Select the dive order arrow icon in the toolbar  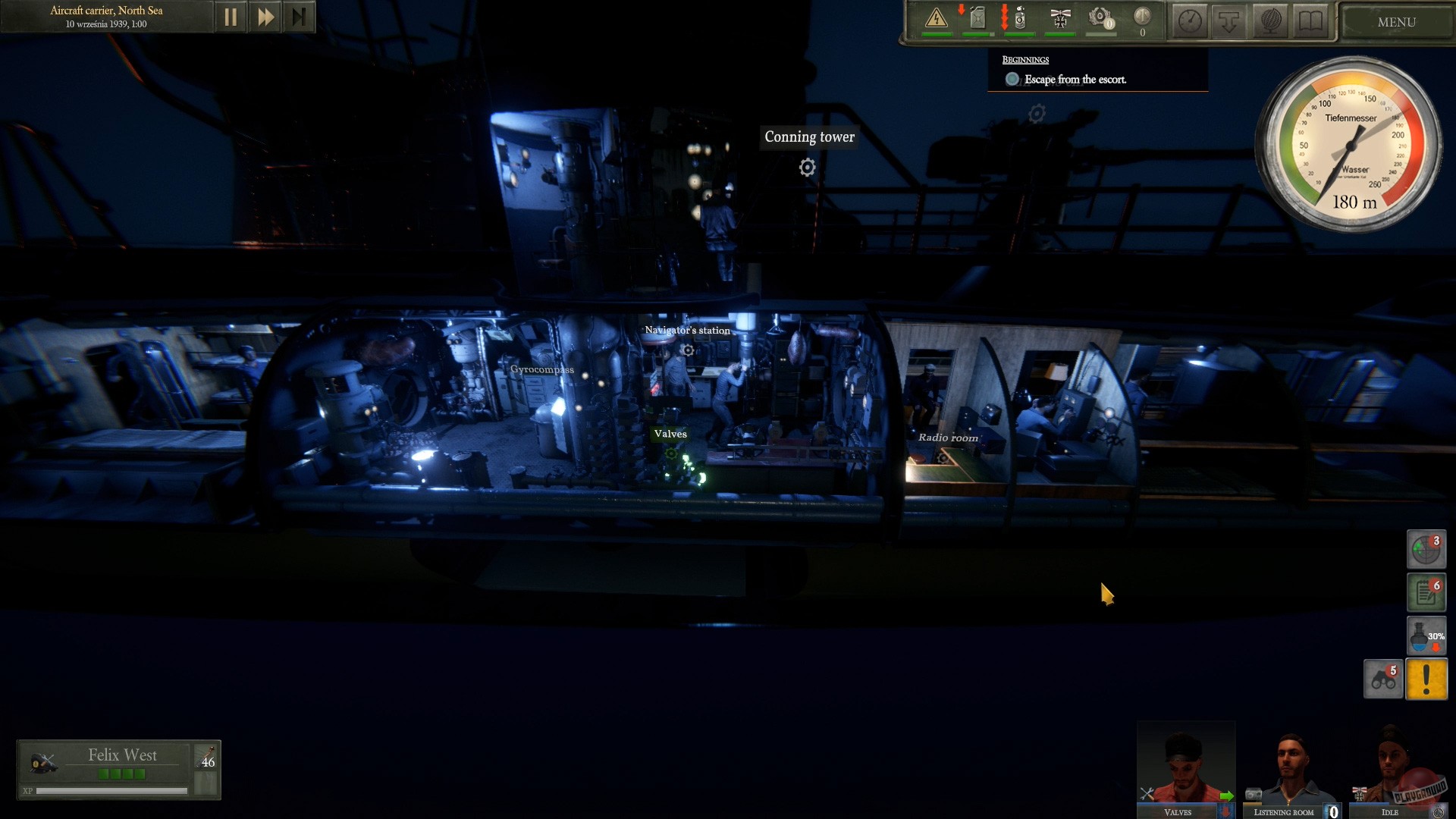point(1228,20)
